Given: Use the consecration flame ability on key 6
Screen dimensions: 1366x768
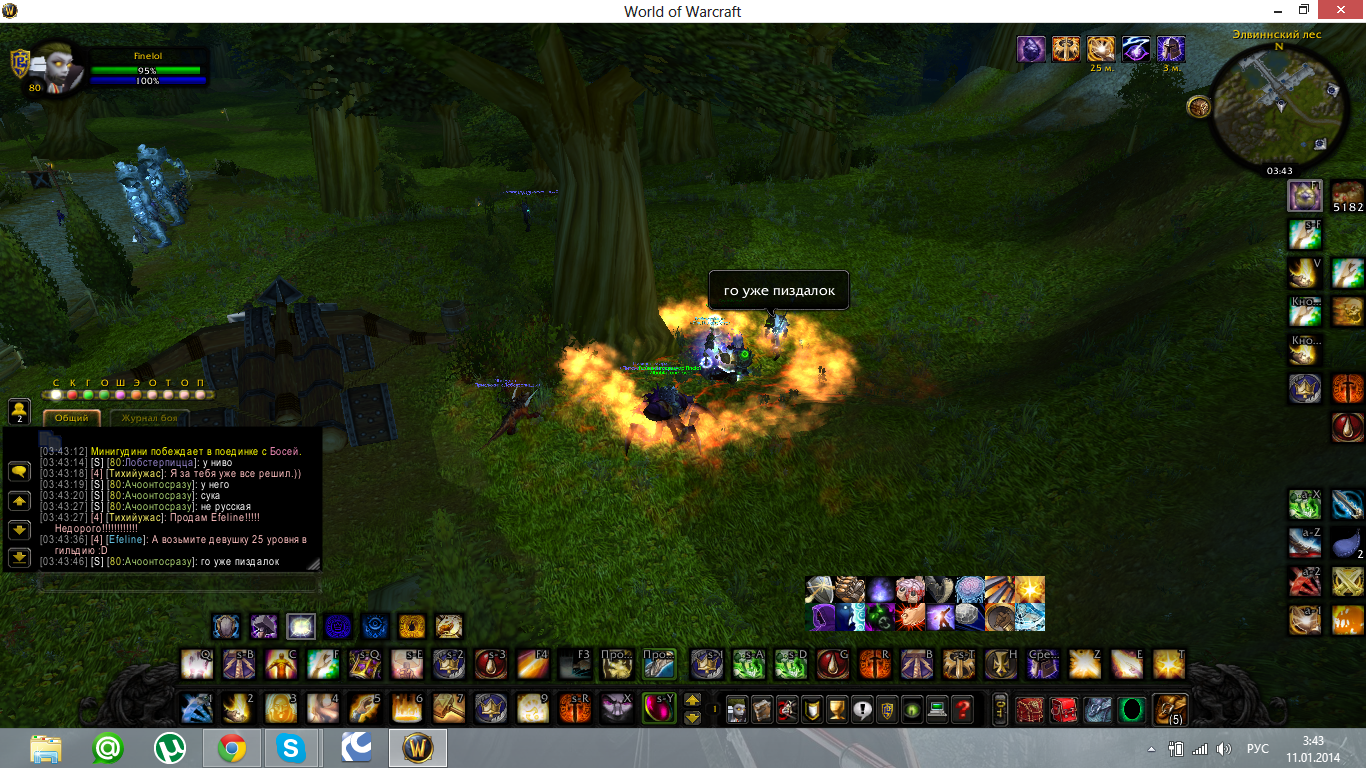Looking at the screenshot, I should 407,708.
